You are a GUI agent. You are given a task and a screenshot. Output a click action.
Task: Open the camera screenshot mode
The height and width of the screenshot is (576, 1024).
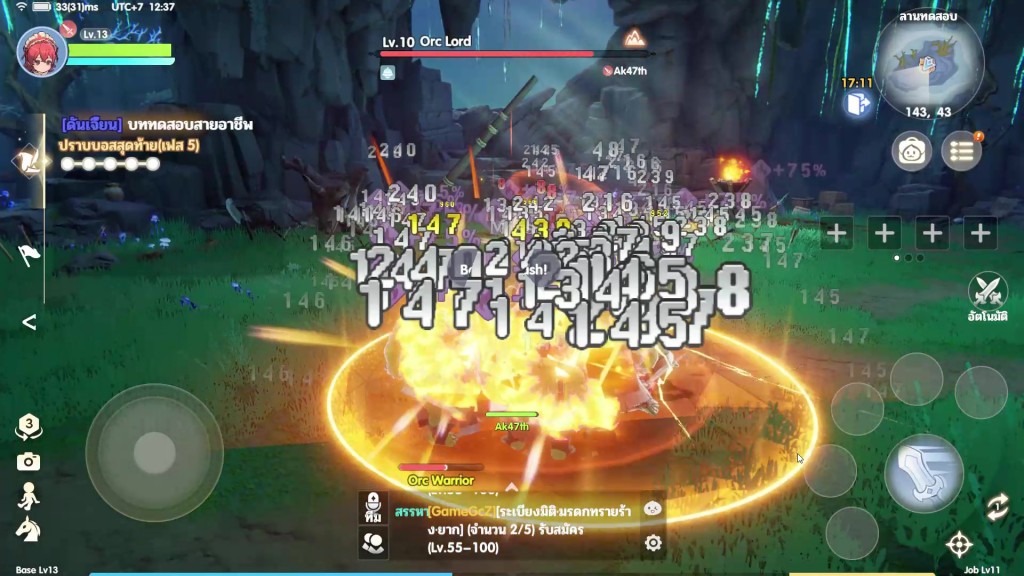point(28,461)
